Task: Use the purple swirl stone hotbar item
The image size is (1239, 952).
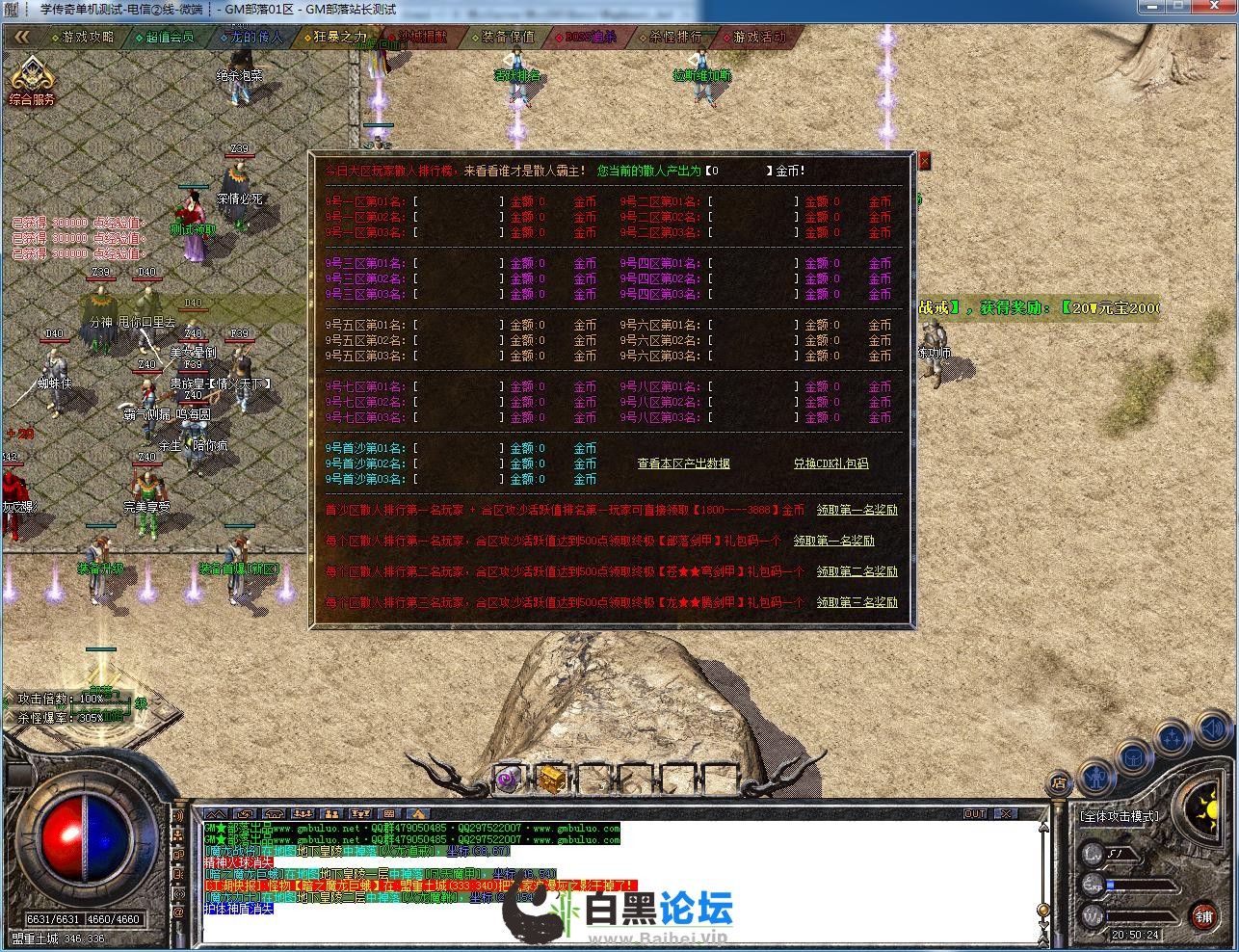Action: pyautogui.click(x=507, y=778)
